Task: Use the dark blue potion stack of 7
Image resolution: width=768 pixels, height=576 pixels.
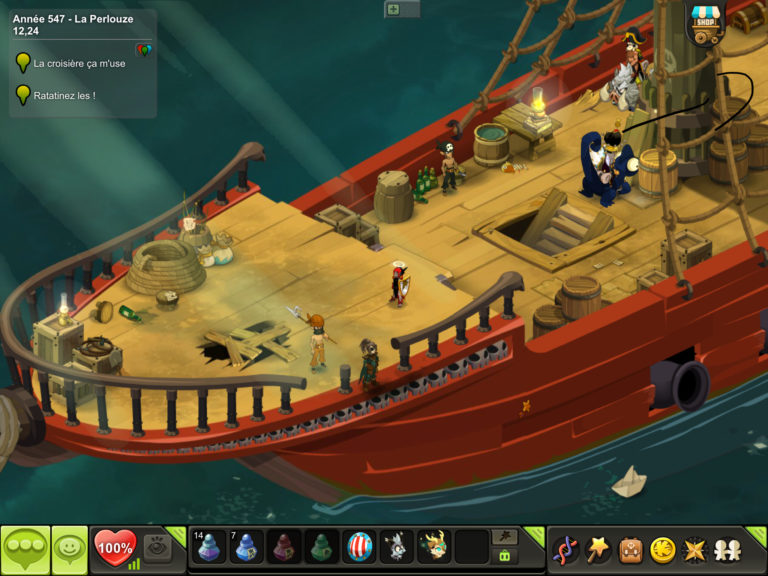Action: (x=247, y=547)
